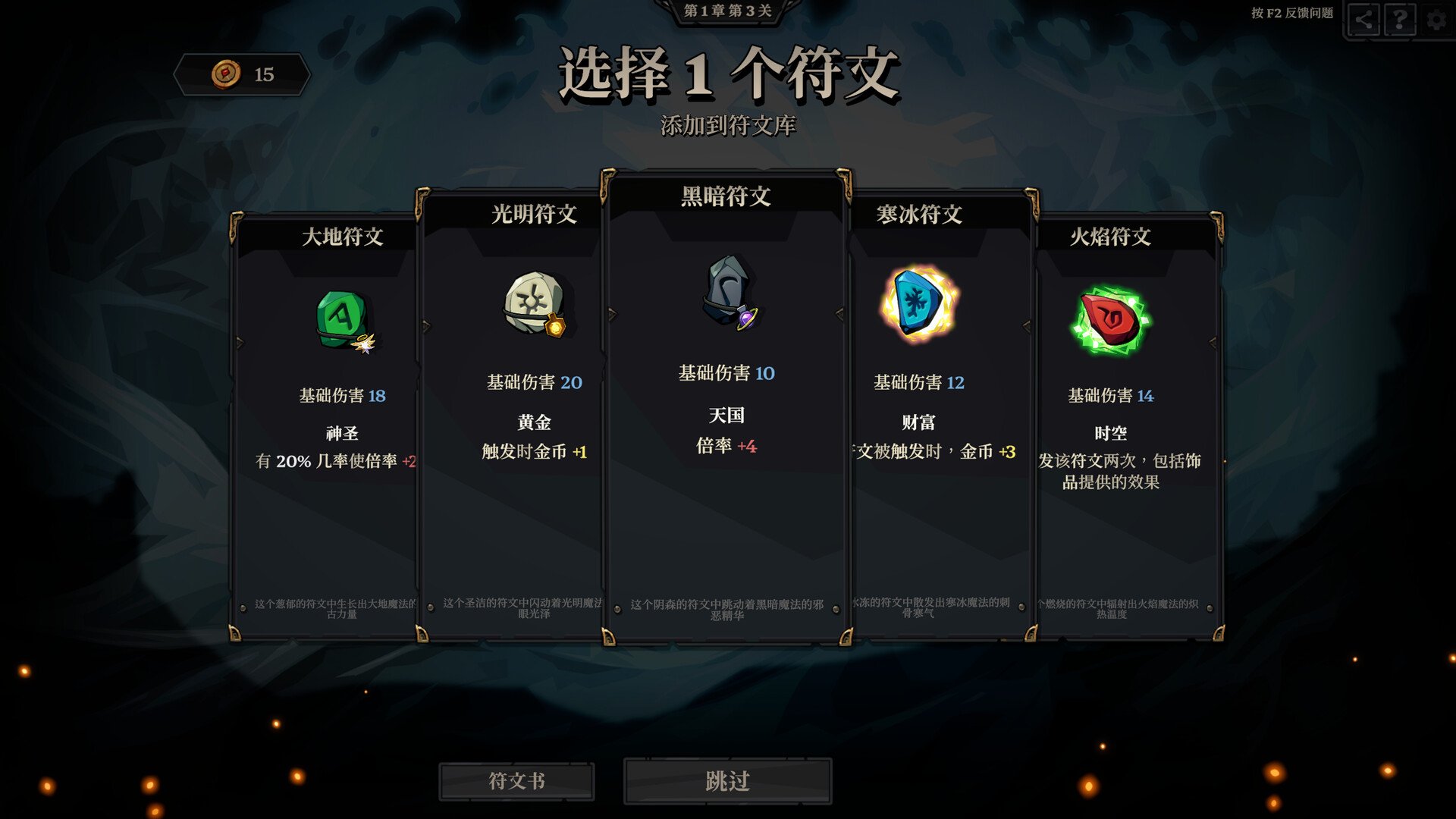Click 跳过 to skip rune selection

point(728,780)
